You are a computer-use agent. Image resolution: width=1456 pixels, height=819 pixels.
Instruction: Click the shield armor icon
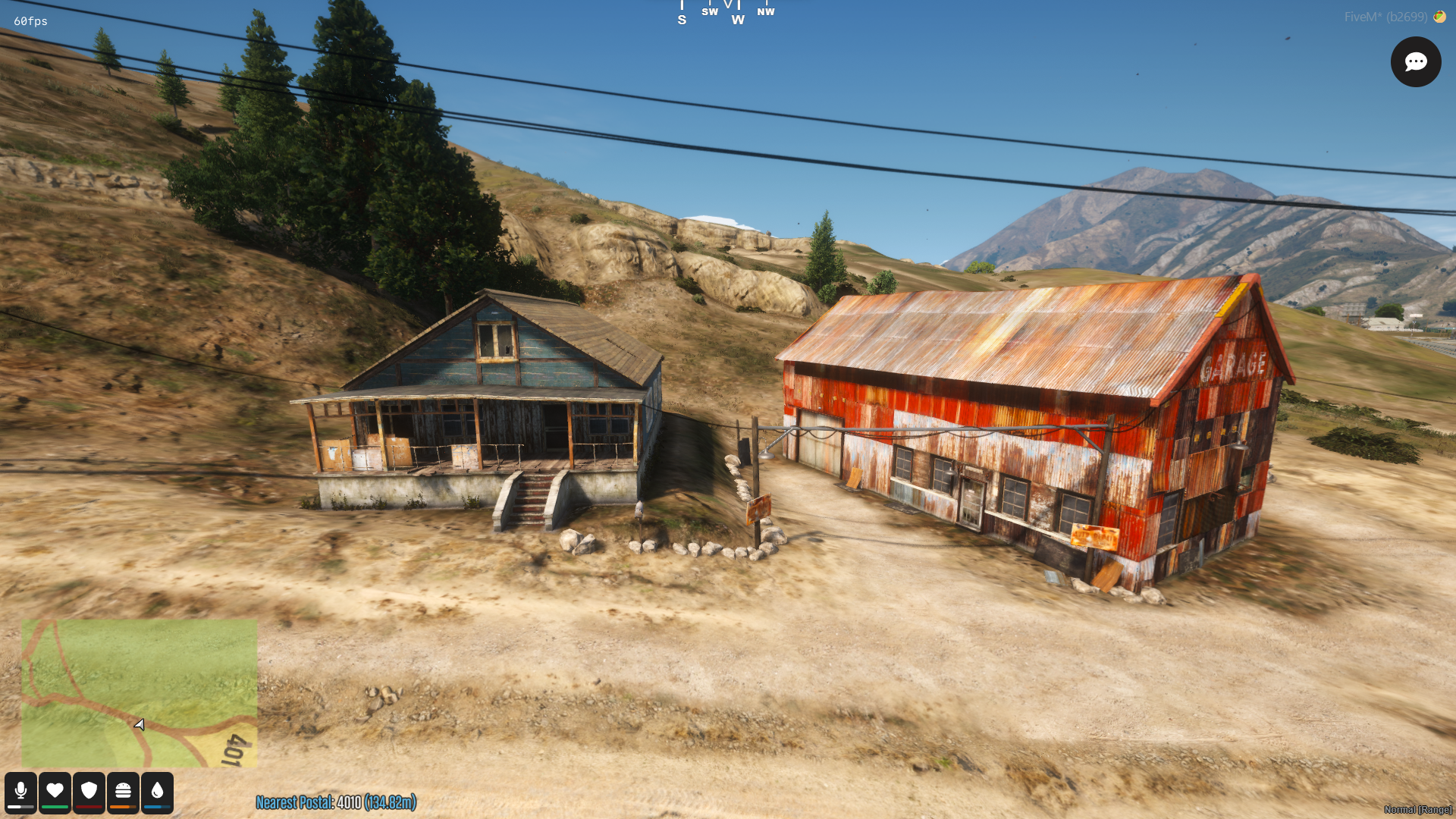[x=89, y=791]
